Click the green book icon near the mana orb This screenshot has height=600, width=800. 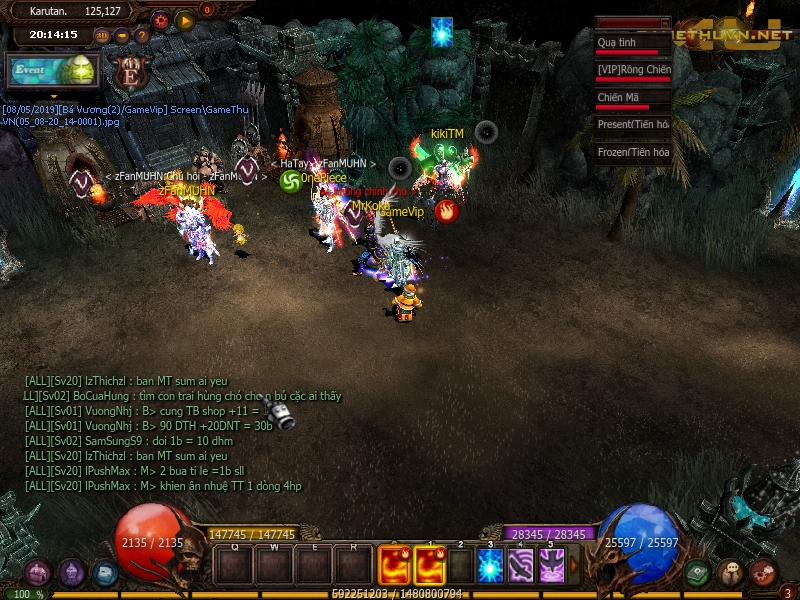point(698,572)
